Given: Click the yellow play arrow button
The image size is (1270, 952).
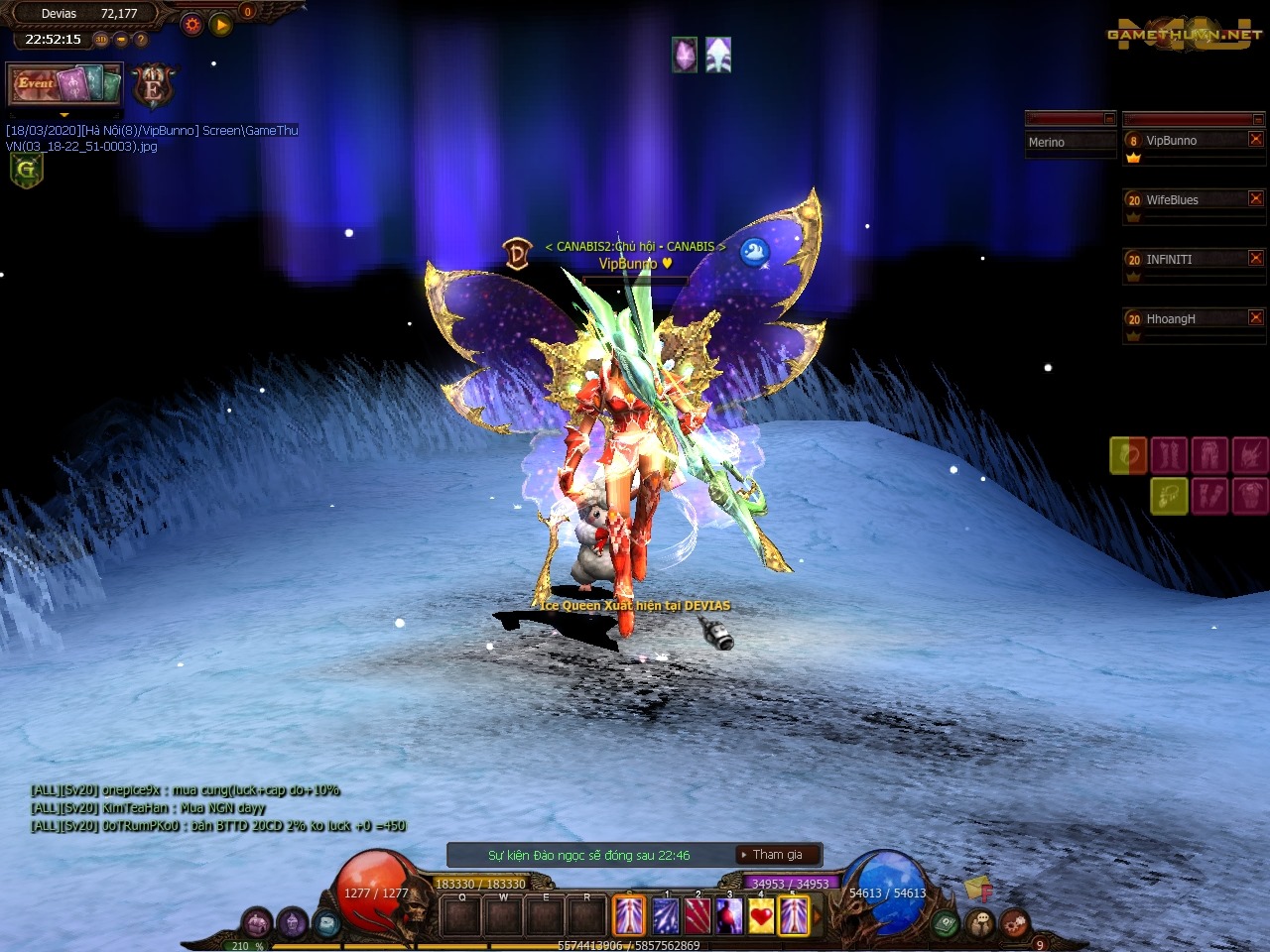Looking at the screenshot, I should [x=221, y=24].
